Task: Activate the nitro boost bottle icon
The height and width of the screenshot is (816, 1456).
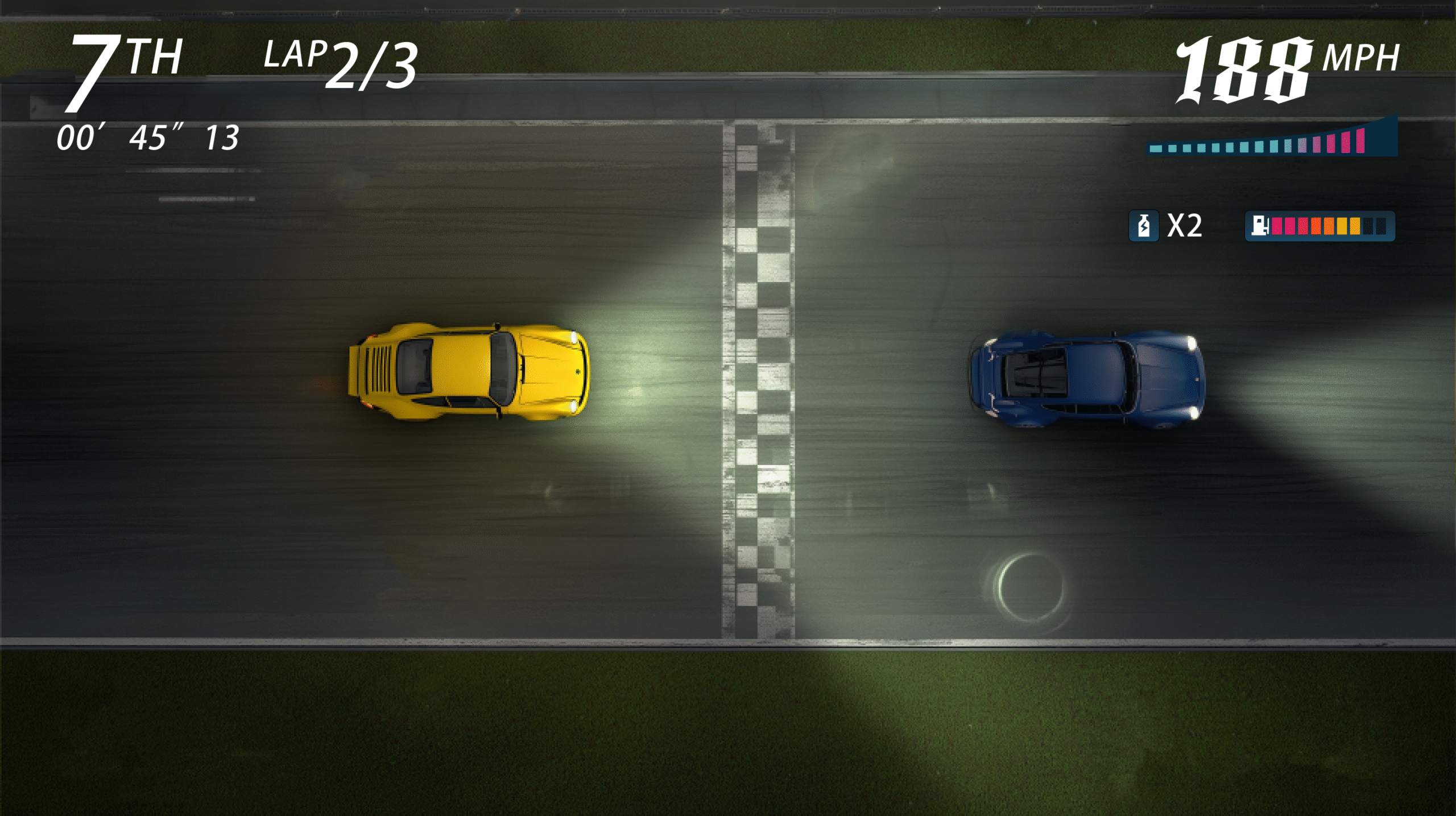Action: click(x=1143, y=226)
